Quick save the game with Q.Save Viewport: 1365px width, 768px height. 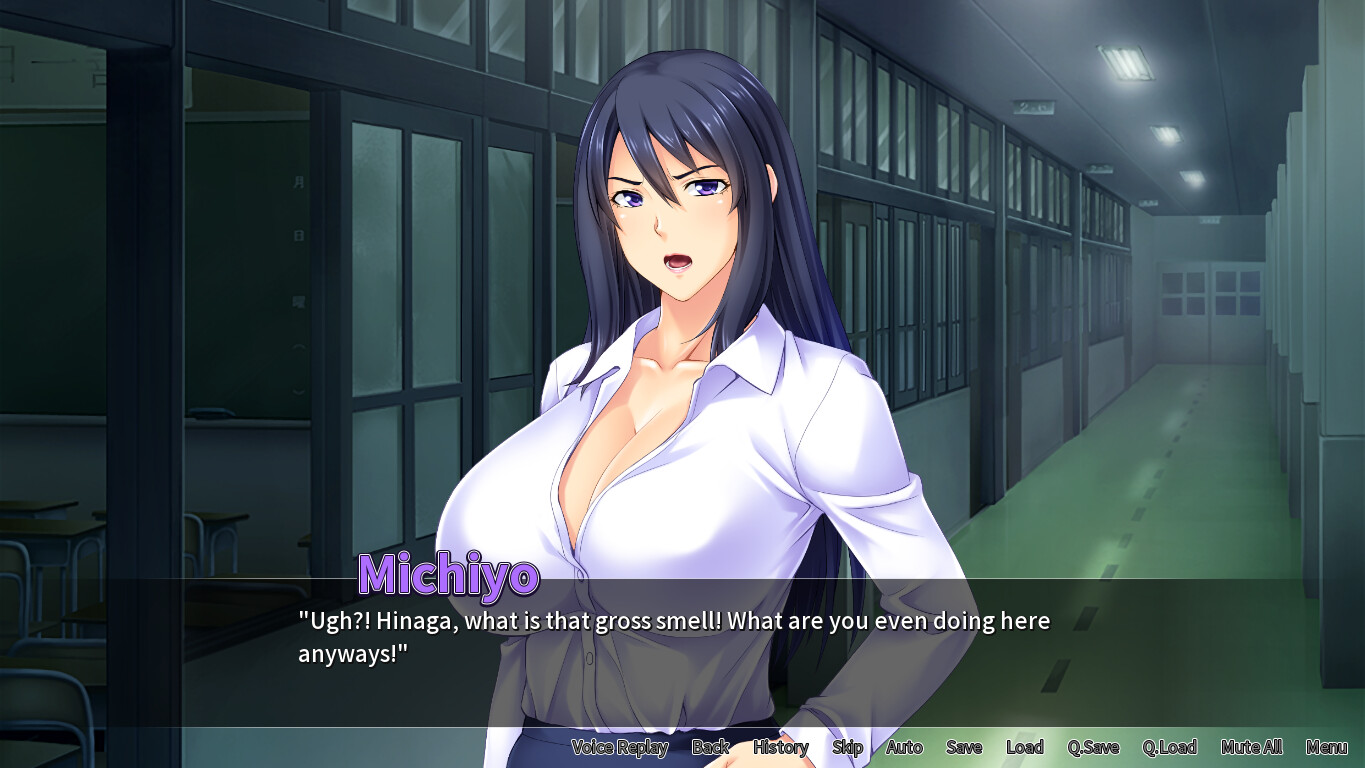(1095, 747)
